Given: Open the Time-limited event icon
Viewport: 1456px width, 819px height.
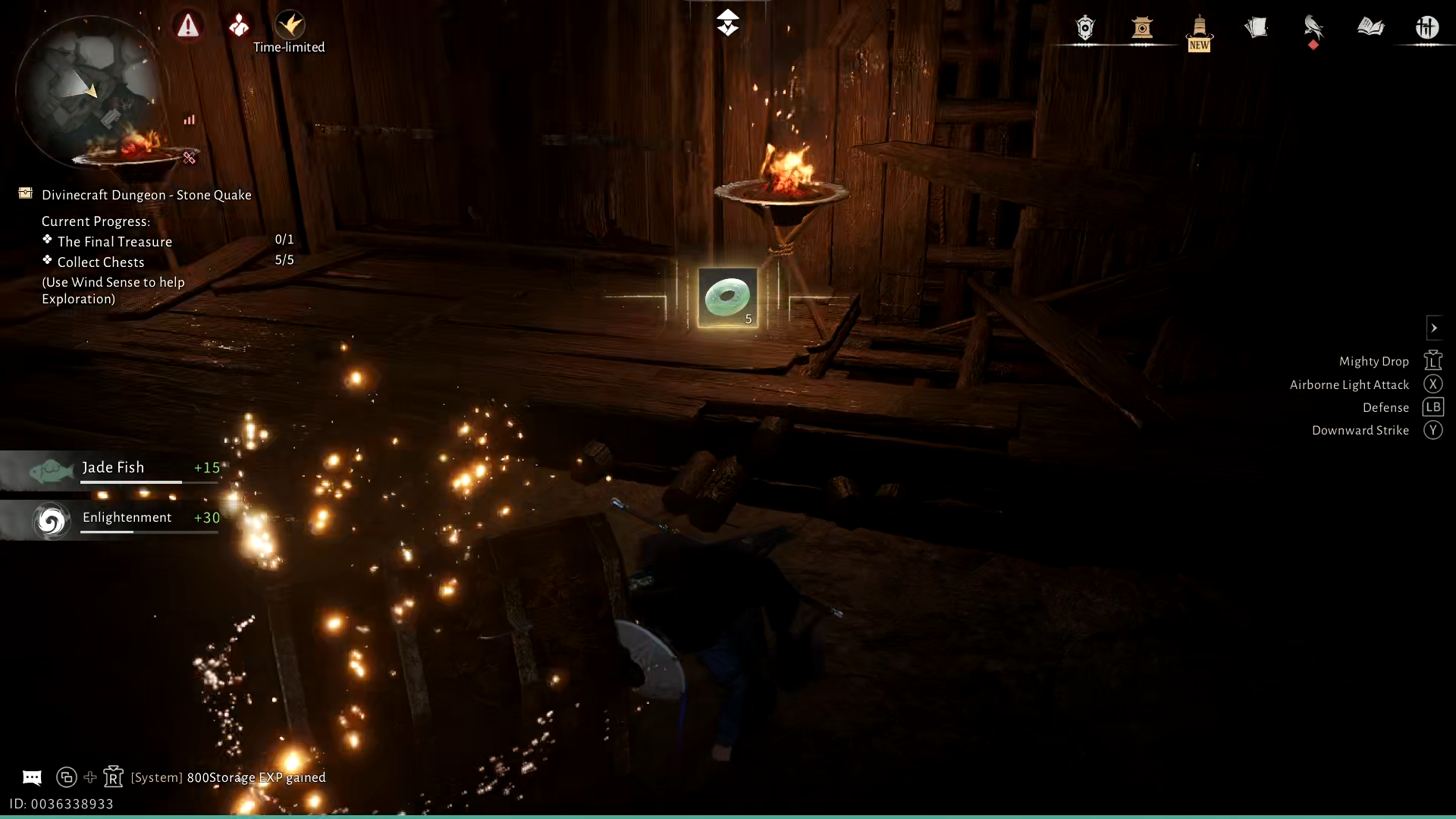Looking at the screenshot, I should [x=290, y=26].
